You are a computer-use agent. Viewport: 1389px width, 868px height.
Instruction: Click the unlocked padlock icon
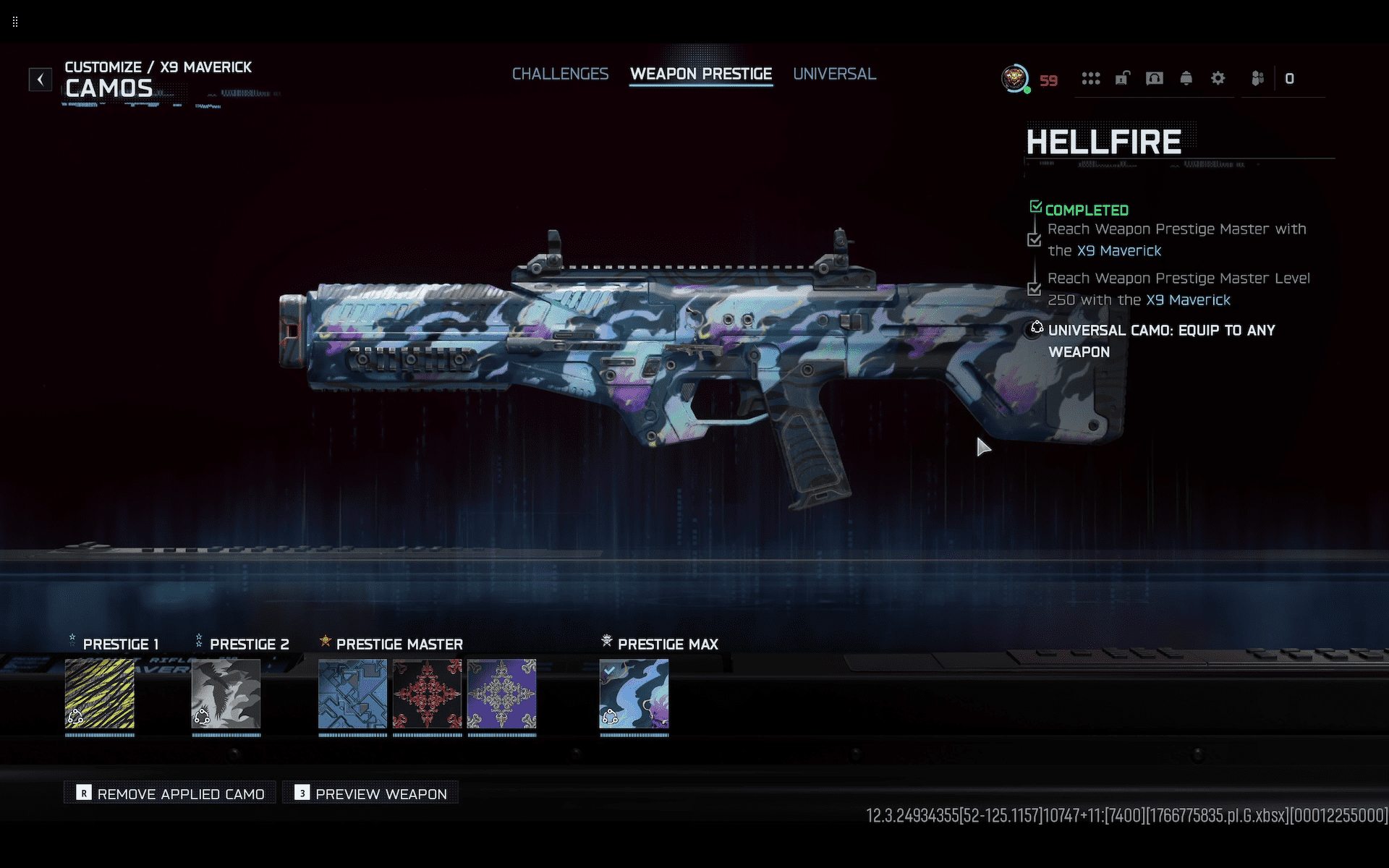pyautogui.click(x=1122, y=78)
